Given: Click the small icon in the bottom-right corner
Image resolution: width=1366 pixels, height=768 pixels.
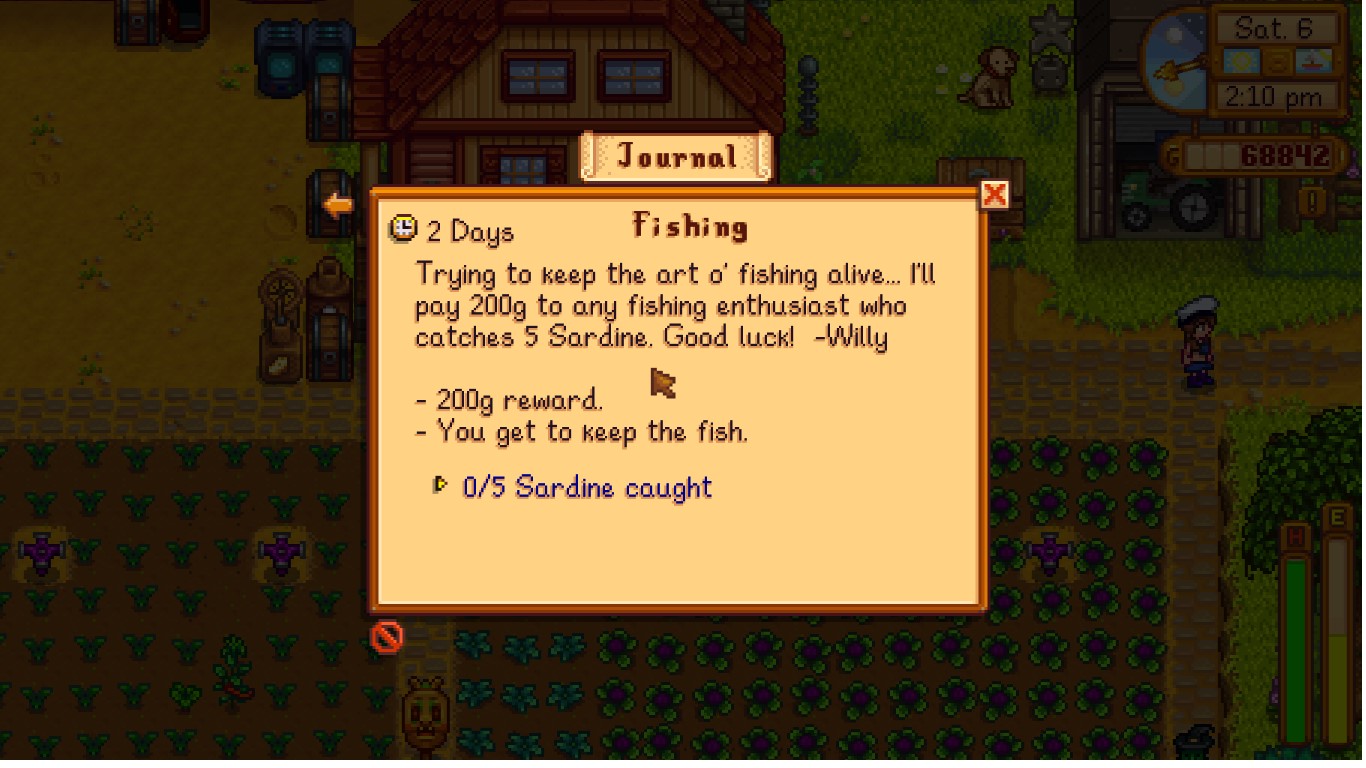Looking at the screenshot, I should click(x=1196, y=740).
